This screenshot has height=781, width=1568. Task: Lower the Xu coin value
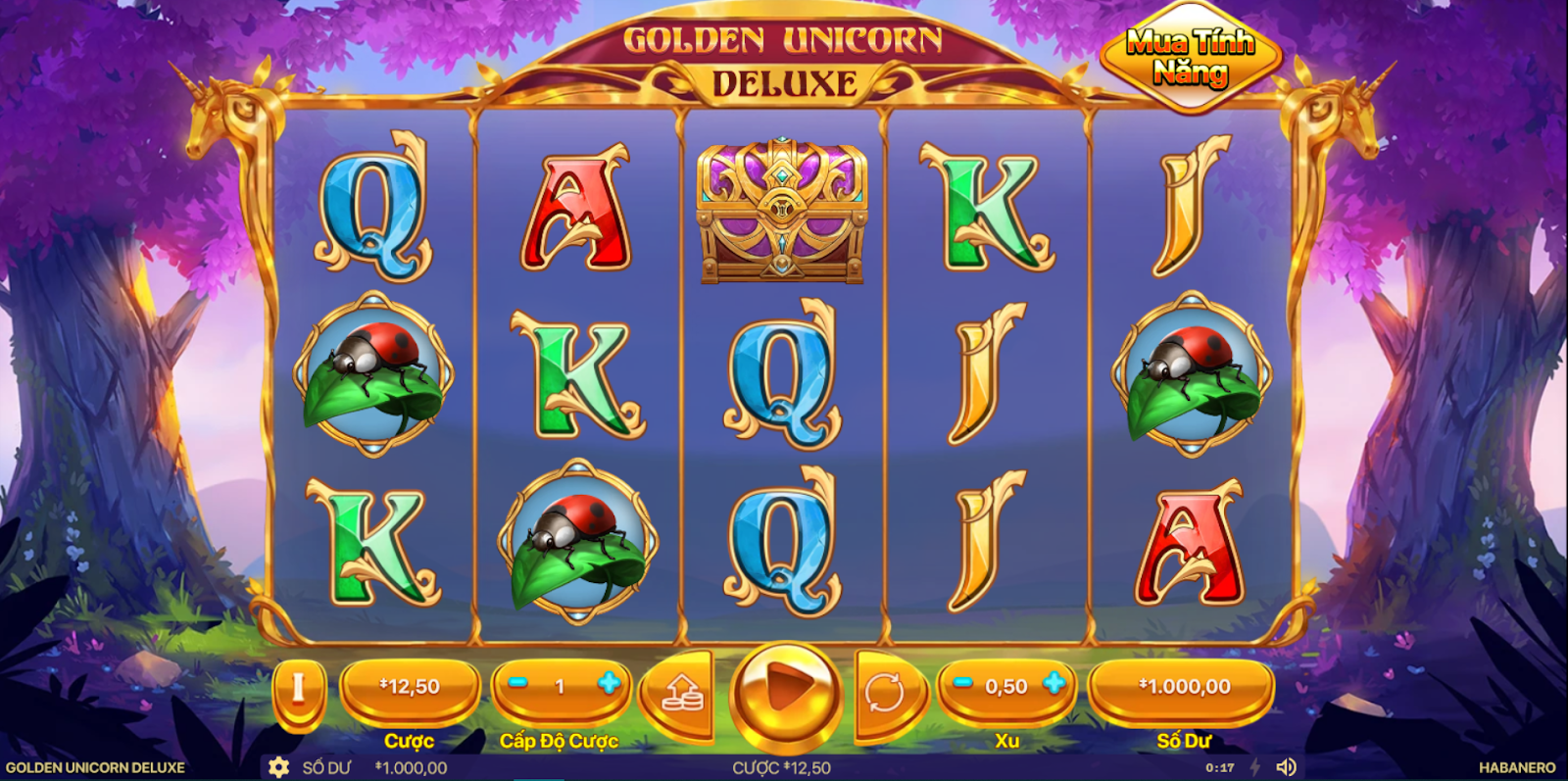[963, 684]
